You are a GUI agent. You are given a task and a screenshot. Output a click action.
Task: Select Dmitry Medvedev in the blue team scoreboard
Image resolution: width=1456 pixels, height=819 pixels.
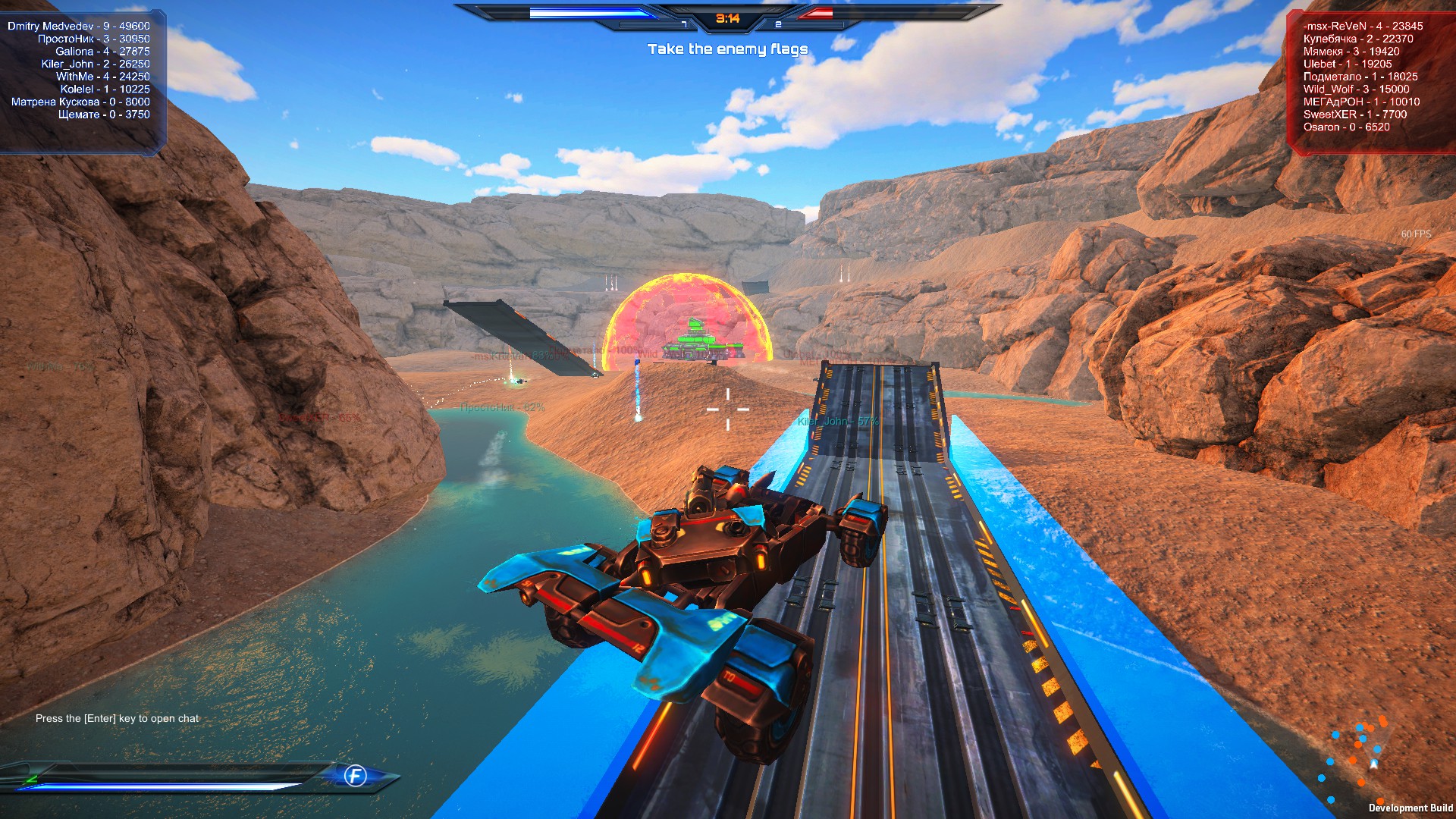point(77,25)
